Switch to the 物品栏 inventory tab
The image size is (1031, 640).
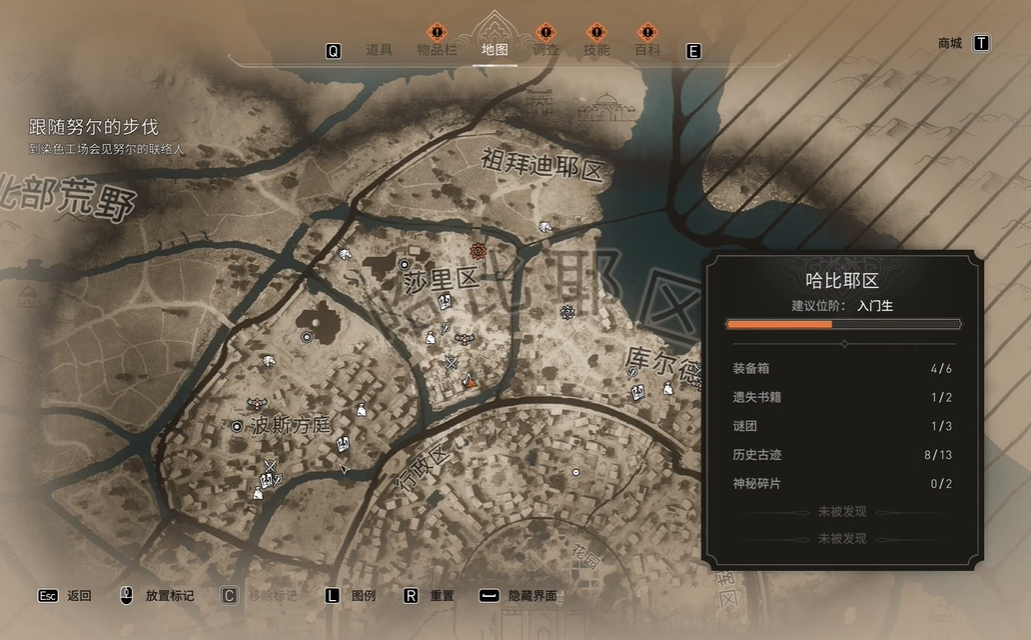click(437, 50)
